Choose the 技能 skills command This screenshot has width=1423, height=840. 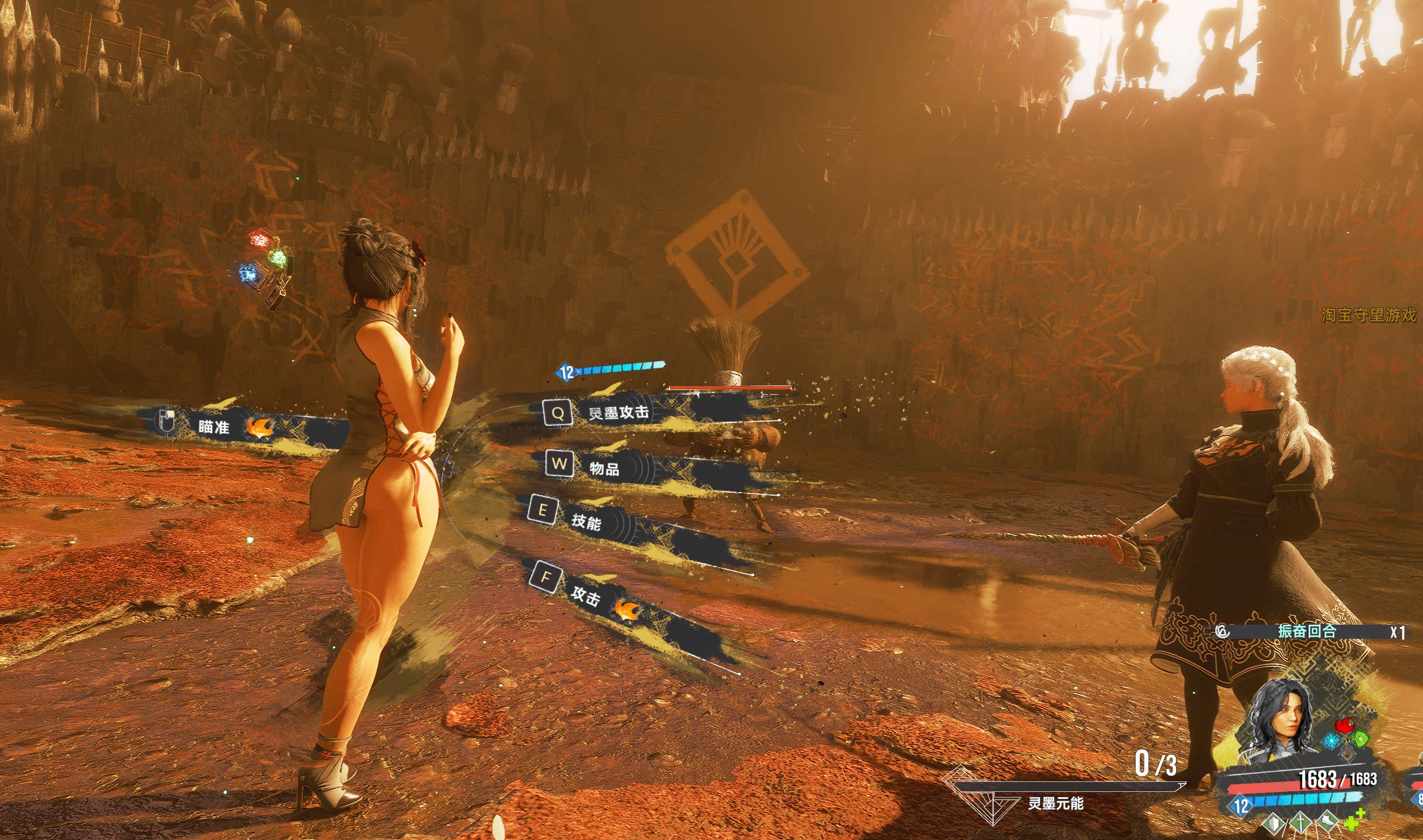(x=586, y=520)
